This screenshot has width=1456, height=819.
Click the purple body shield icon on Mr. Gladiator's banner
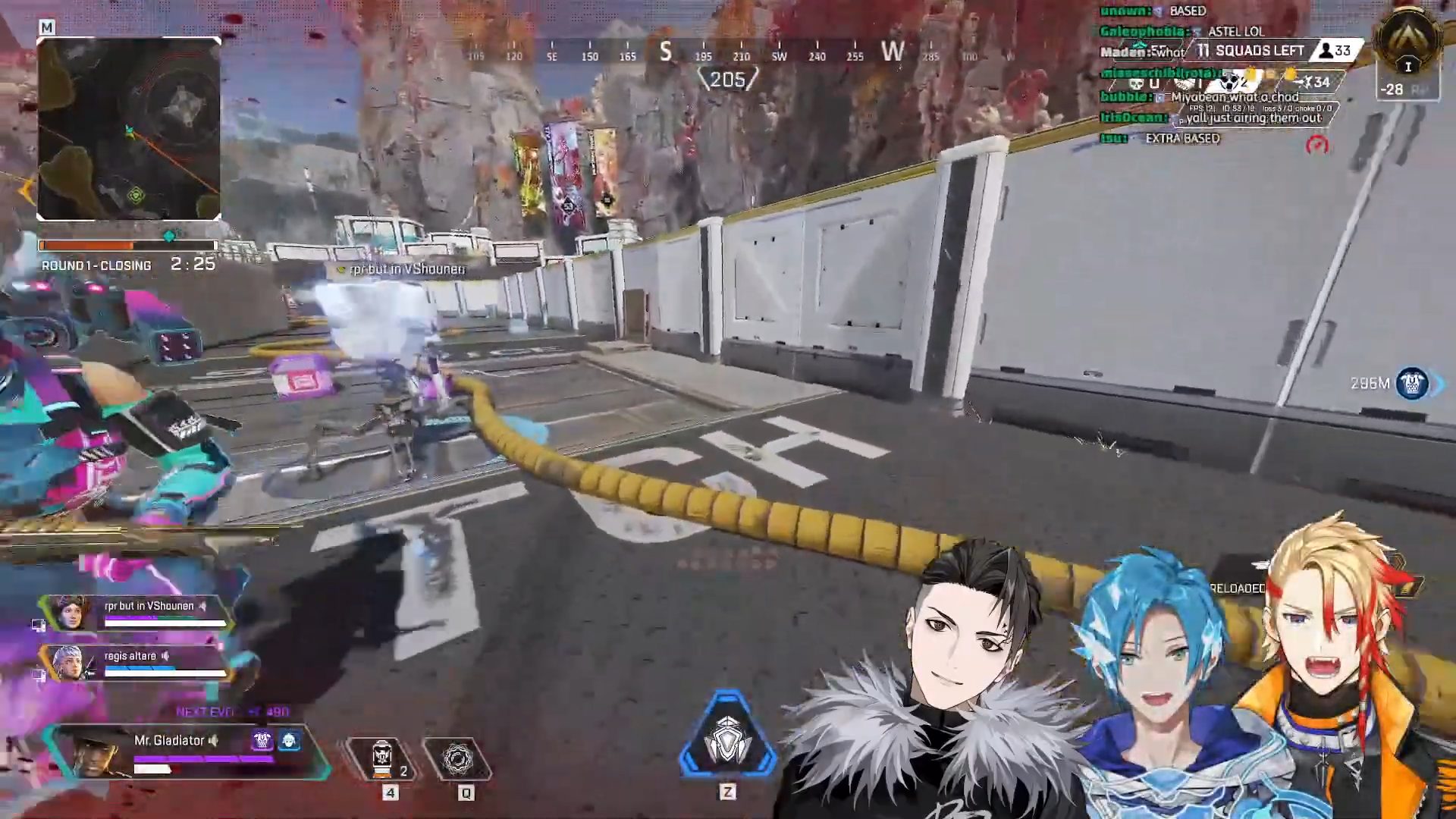[x=262, y=740]
